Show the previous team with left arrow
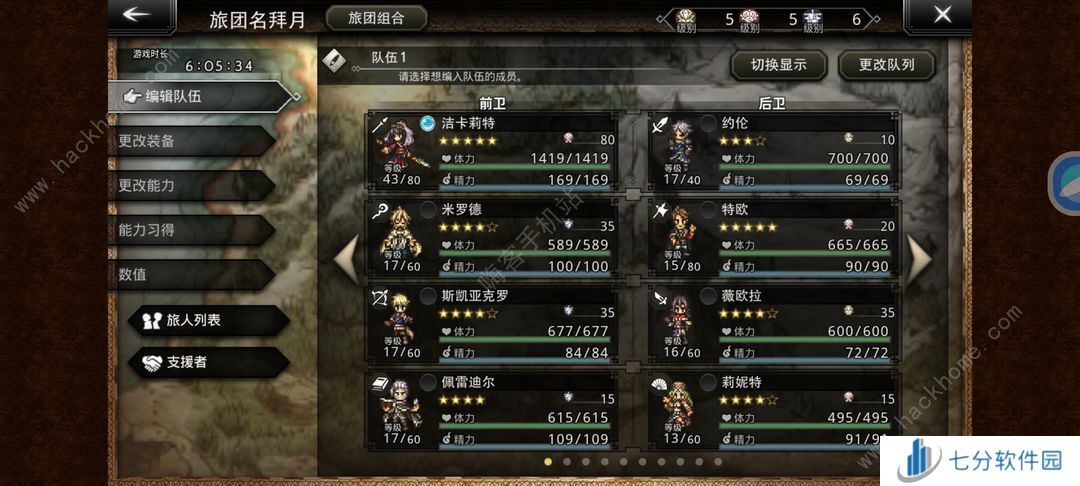The image size is (1080, 486). point(346,258)
